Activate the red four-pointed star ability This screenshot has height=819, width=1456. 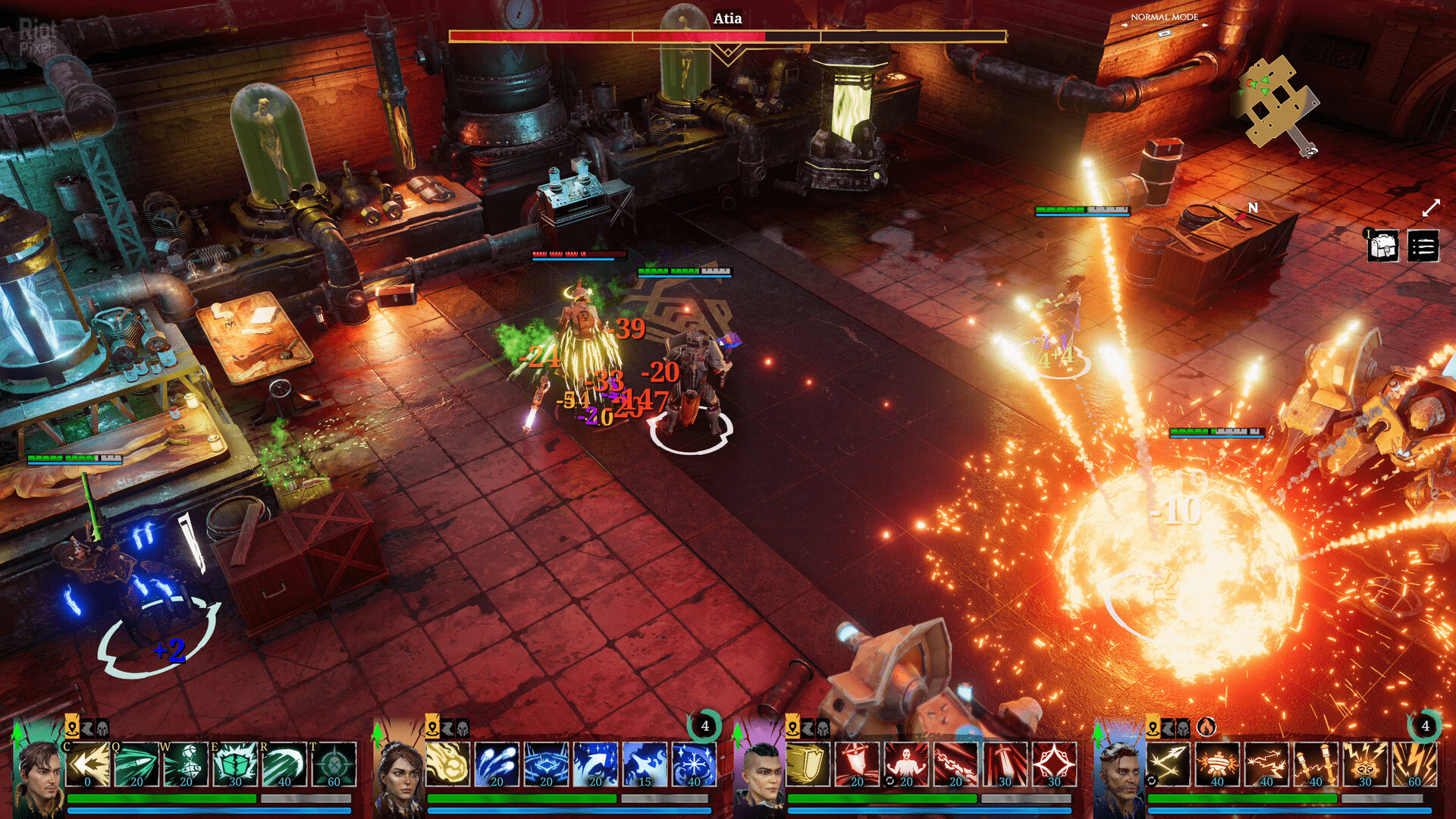coord(1054,764)
